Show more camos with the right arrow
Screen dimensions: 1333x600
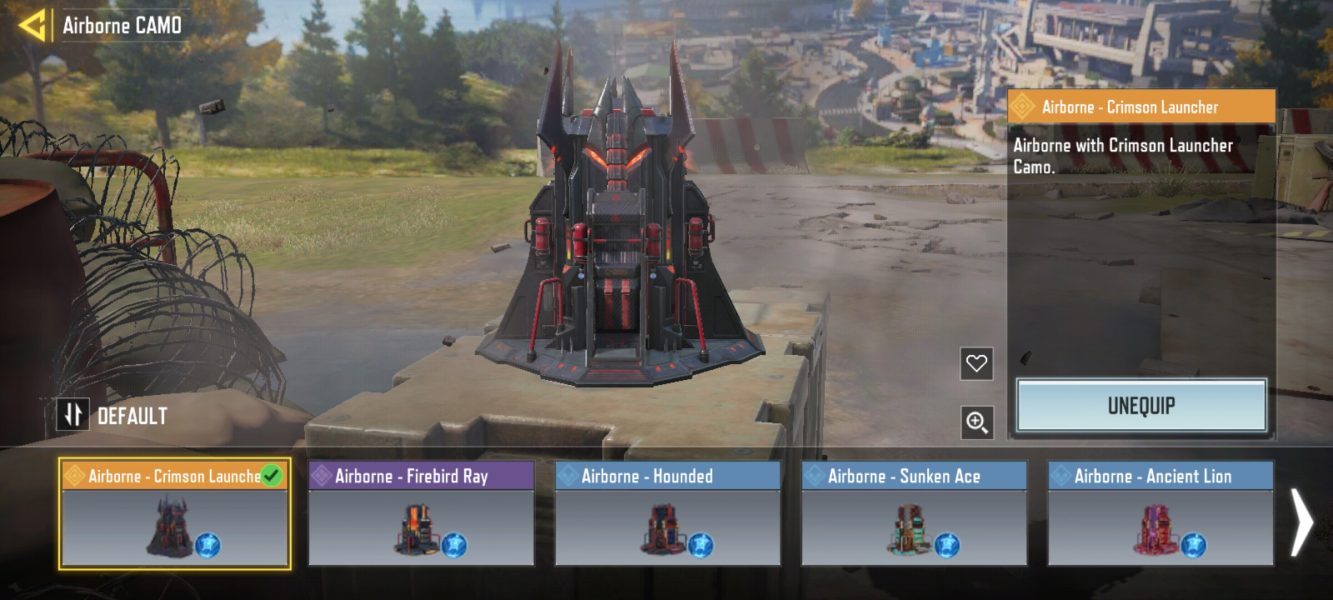pos(1301,521)
